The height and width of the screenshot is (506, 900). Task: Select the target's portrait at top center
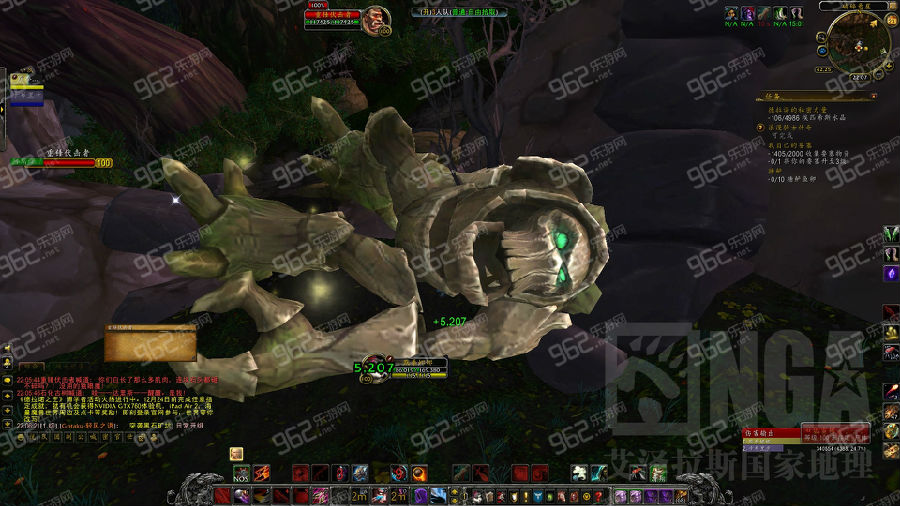pos(376,21)
